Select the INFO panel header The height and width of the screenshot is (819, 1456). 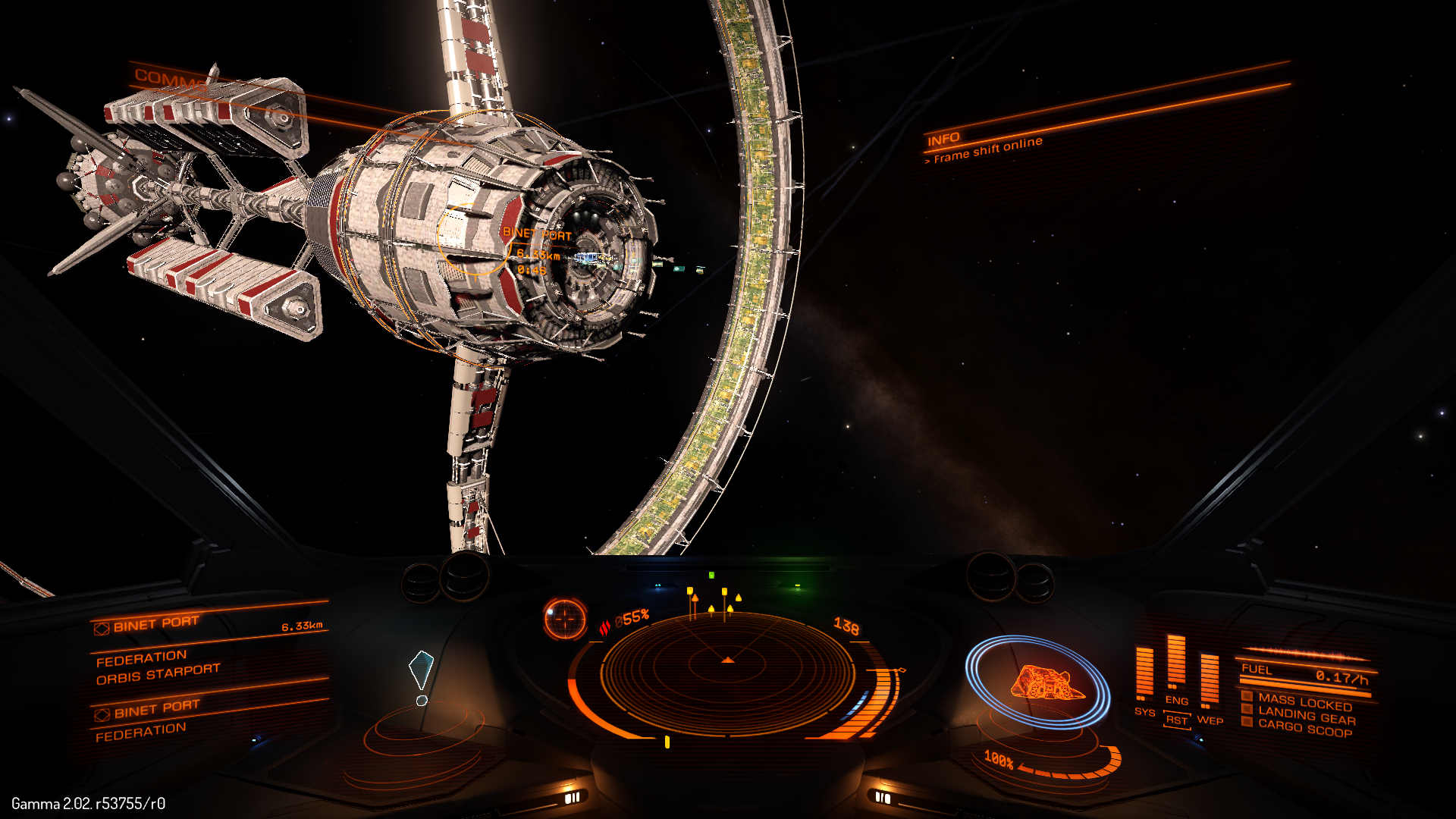tap(943, 140)
